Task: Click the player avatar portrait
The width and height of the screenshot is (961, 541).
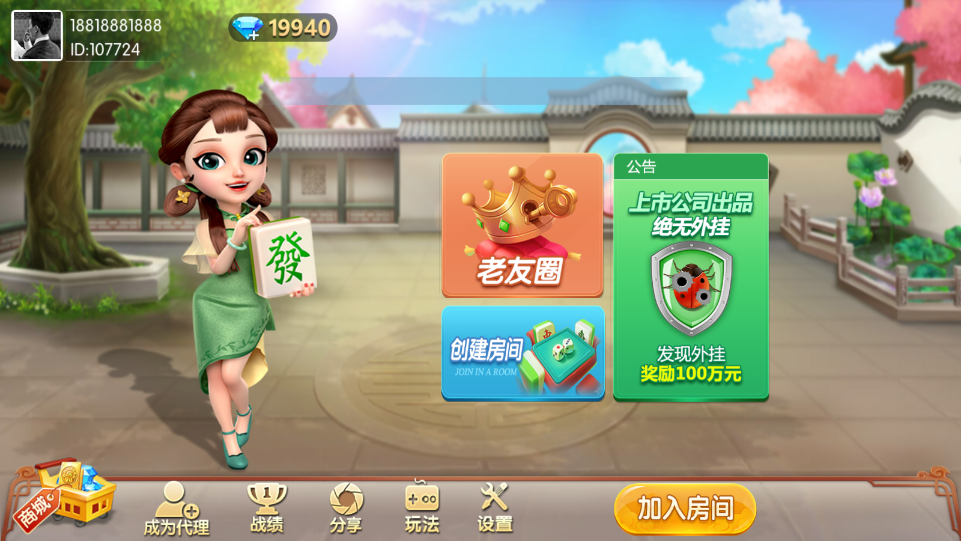Action: [x=37, y=36]
